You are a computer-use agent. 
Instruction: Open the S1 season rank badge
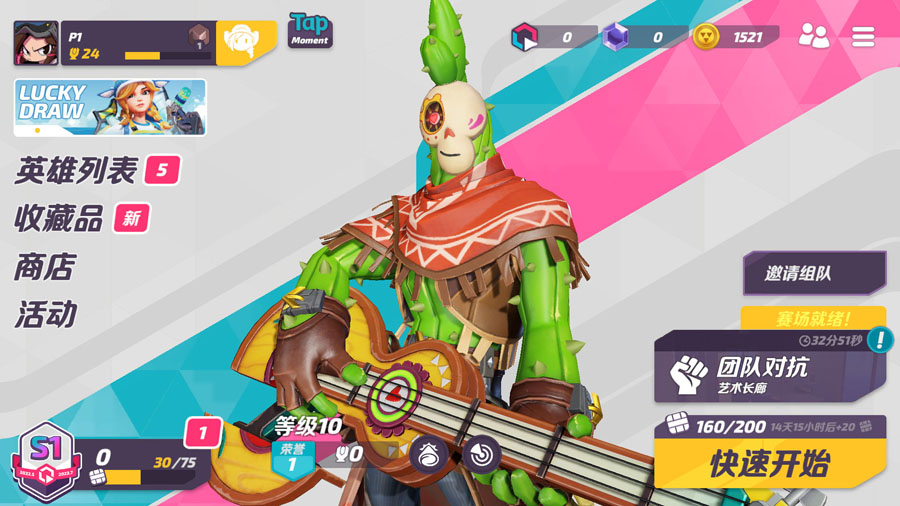(x=38, y=460)
